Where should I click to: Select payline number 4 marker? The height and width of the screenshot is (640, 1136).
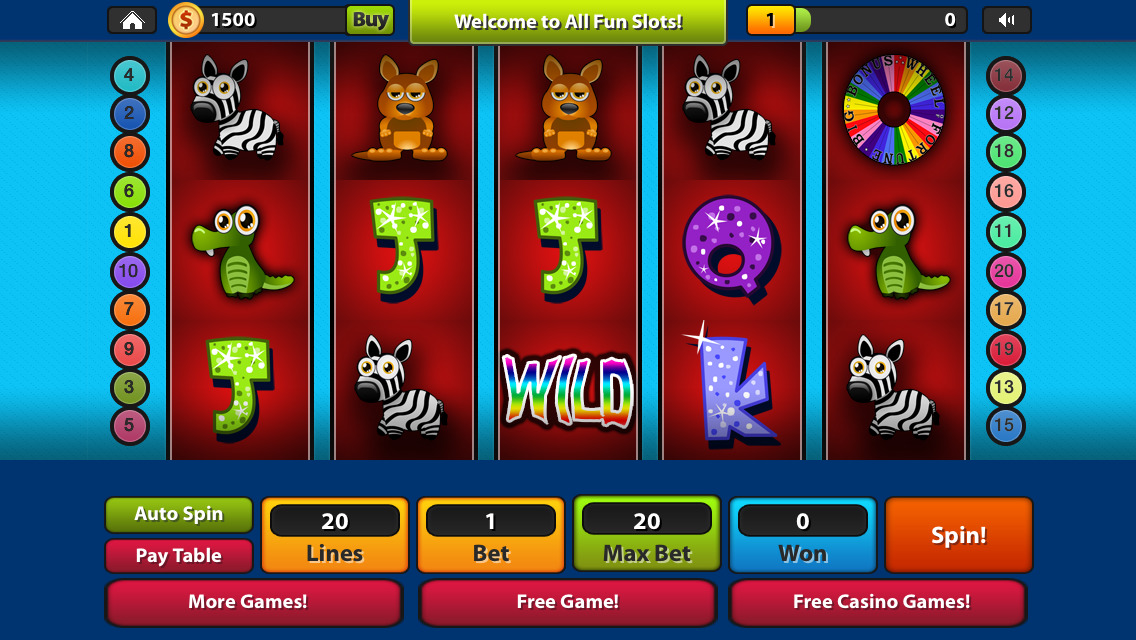(x=129, y=75)
